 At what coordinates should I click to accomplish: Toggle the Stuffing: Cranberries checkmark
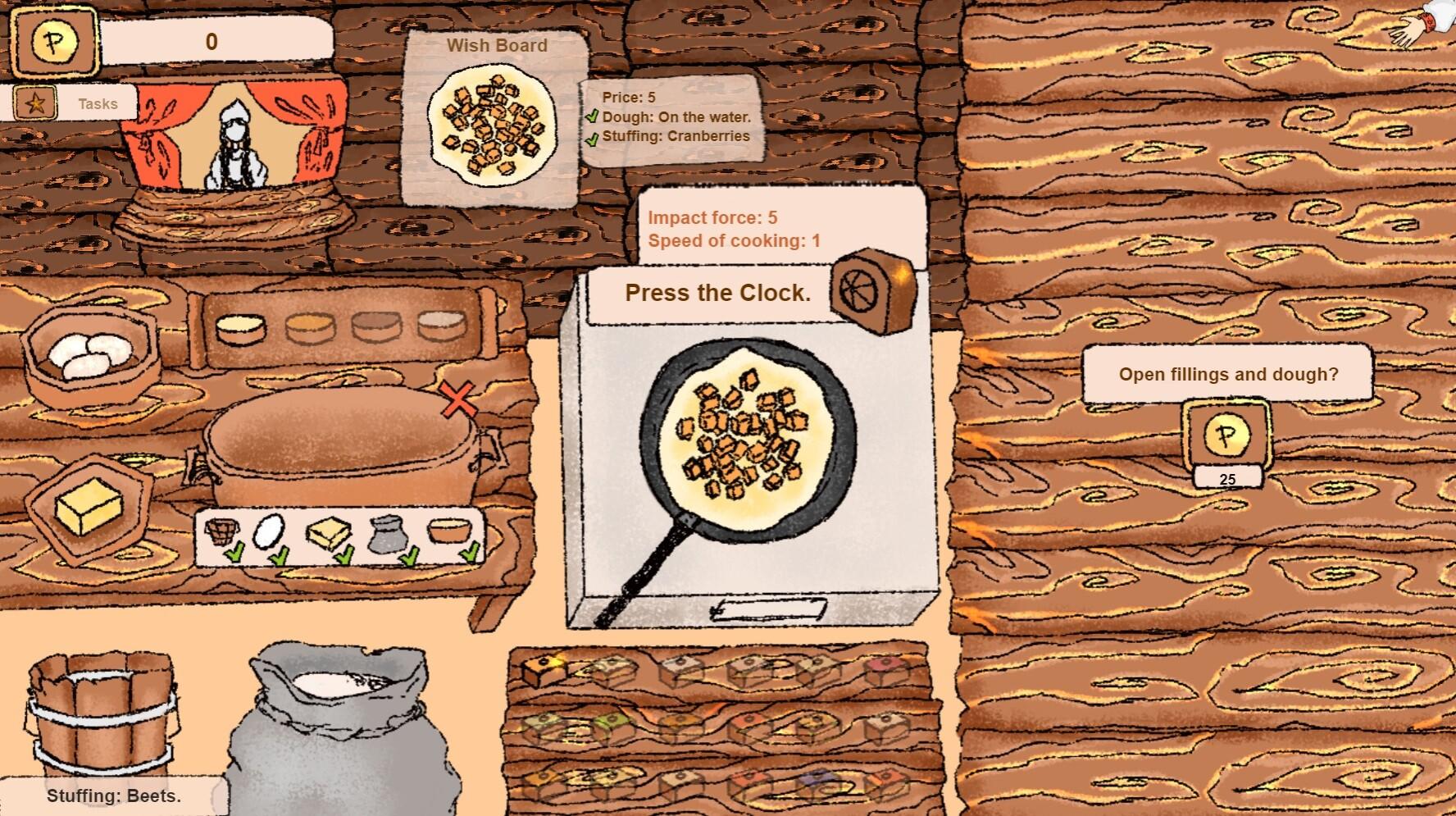(593, 138)
